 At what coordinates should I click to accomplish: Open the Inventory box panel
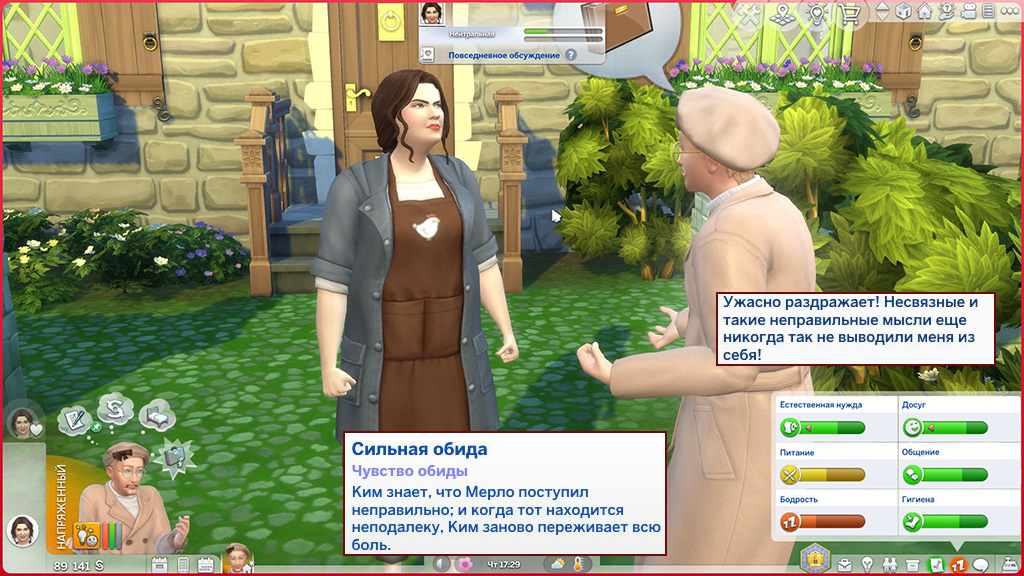[x=911, y=565]
